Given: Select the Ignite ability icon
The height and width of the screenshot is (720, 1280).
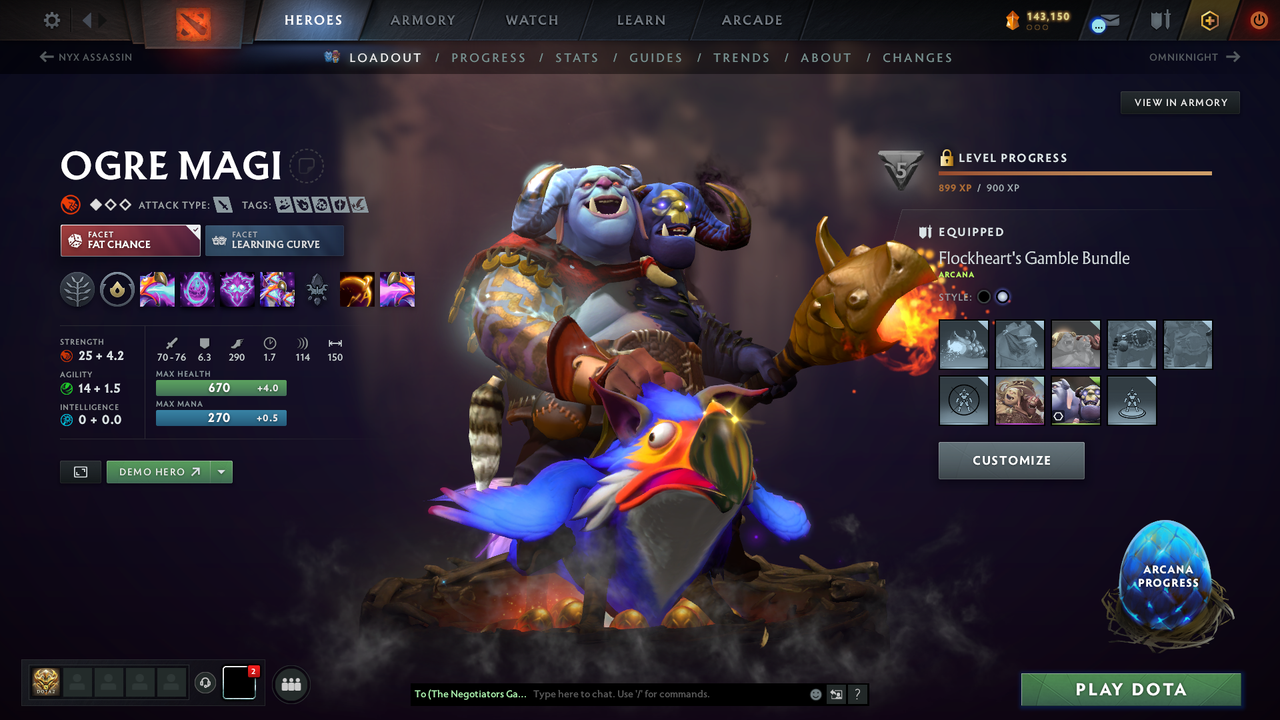Looking at the screenshot, I should [197, 290].
